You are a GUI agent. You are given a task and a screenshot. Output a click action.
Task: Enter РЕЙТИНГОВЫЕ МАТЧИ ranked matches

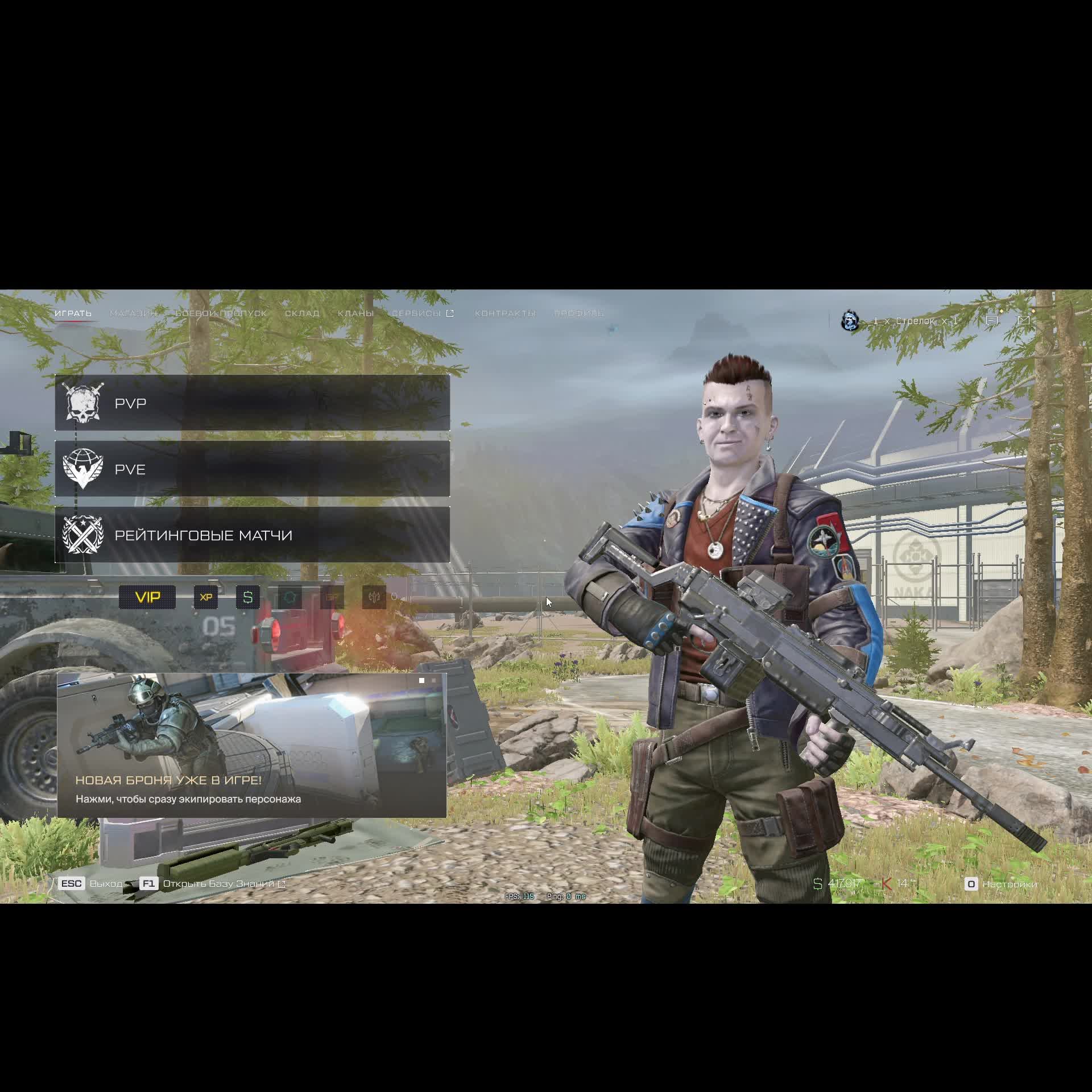point(252,535)
